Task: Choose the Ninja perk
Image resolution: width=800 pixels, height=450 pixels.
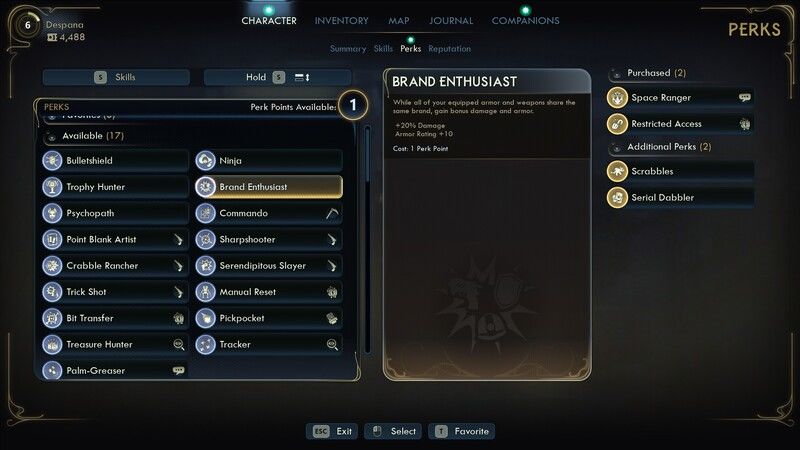Action: [x=268, y=161]
